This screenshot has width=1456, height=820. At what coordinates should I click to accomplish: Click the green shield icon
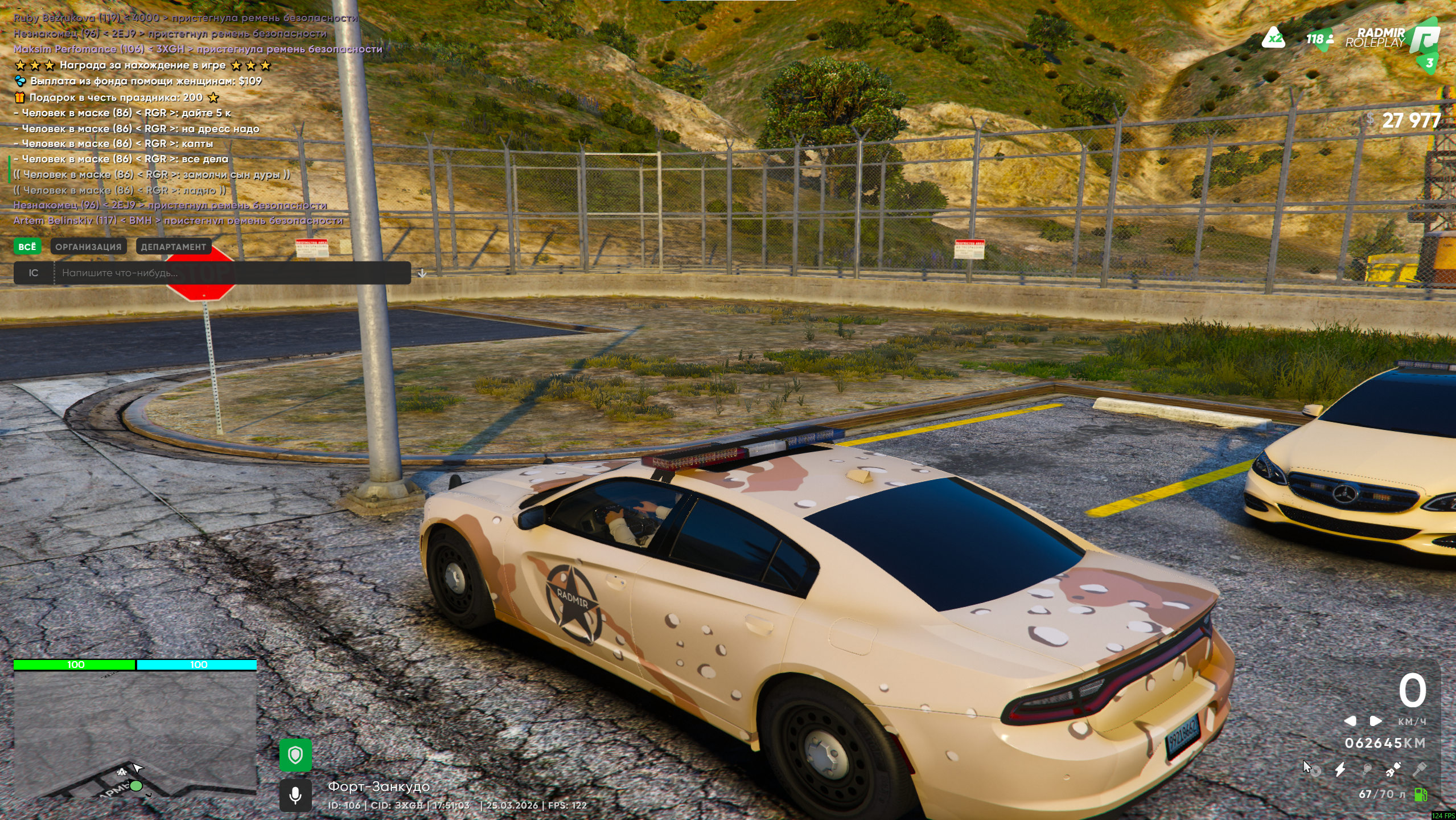[x=295, y=755]
